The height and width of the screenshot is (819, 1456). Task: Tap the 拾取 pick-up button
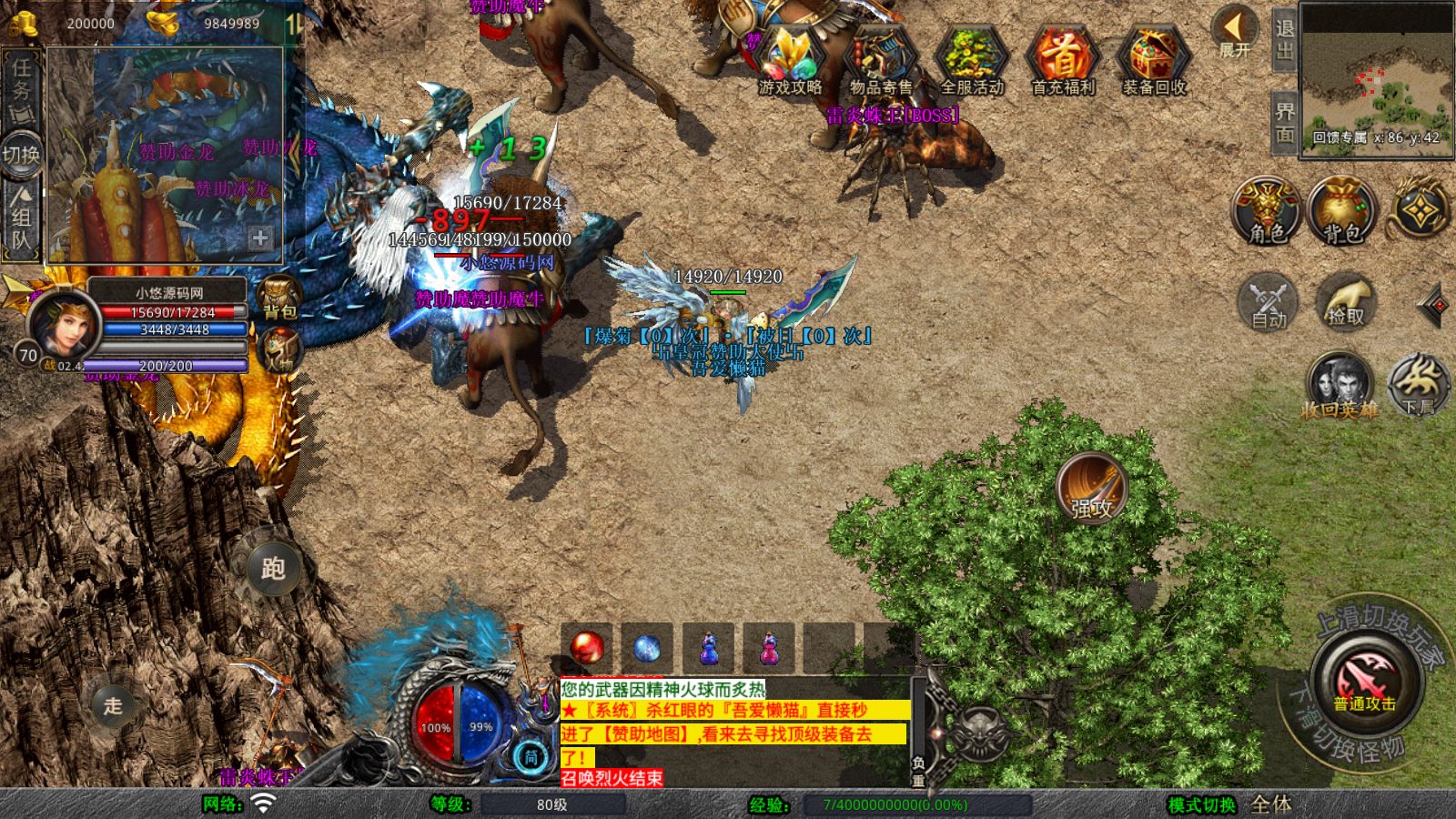pos(1346,302)
